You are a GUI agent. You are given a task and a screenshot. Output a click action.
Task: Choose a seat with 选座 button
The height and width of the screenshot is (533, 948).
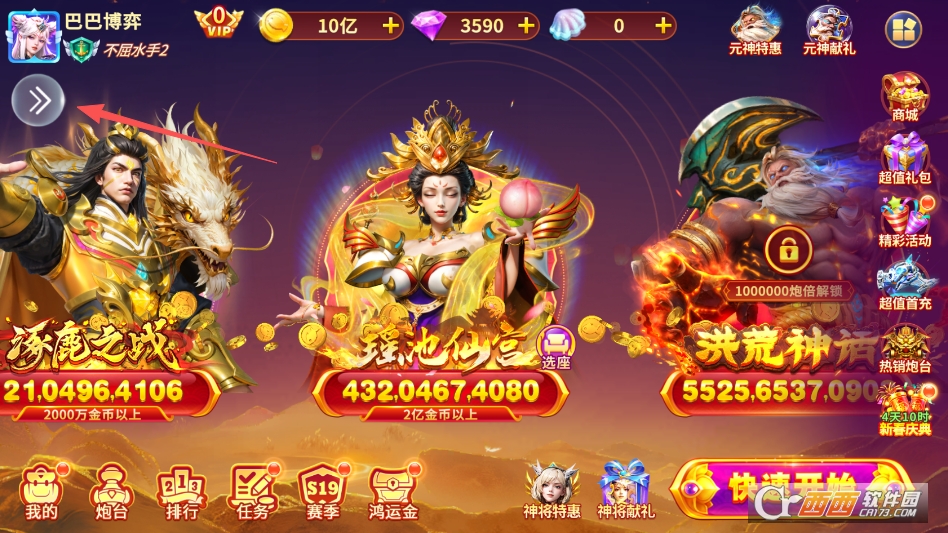pos(555,346)
